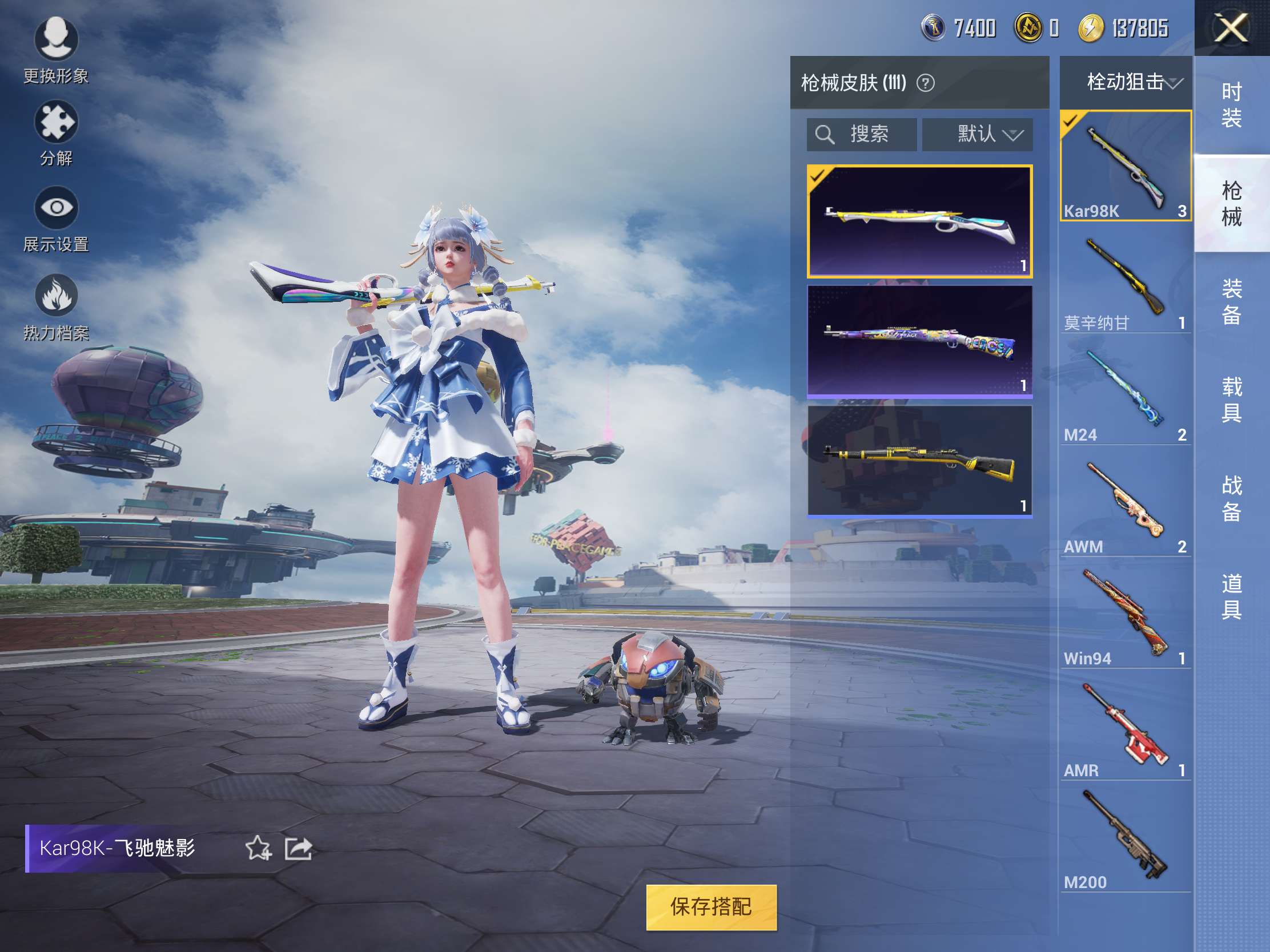1270x952 pixels.
Task: Open 展示设置 display settings
Action: pos(56,219)
